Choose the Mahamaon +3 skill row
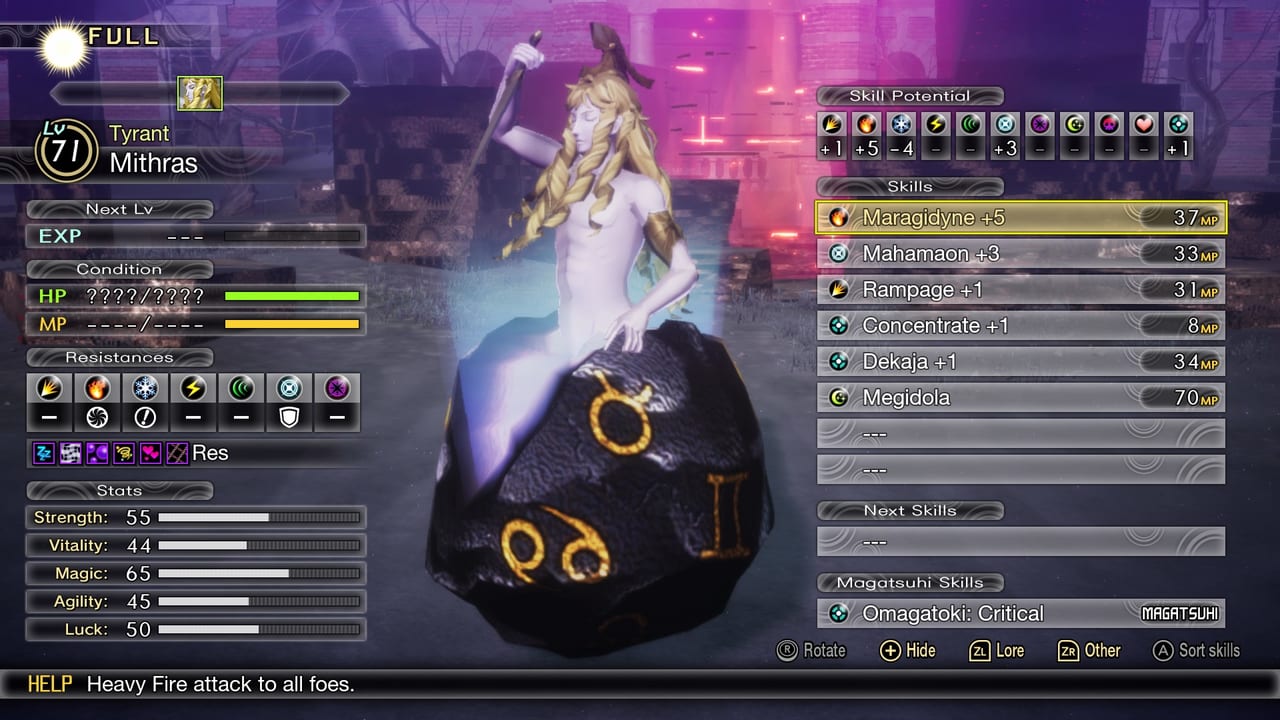The height and width of the screenshot is (720, 1280). click(x=1020, y=254)
